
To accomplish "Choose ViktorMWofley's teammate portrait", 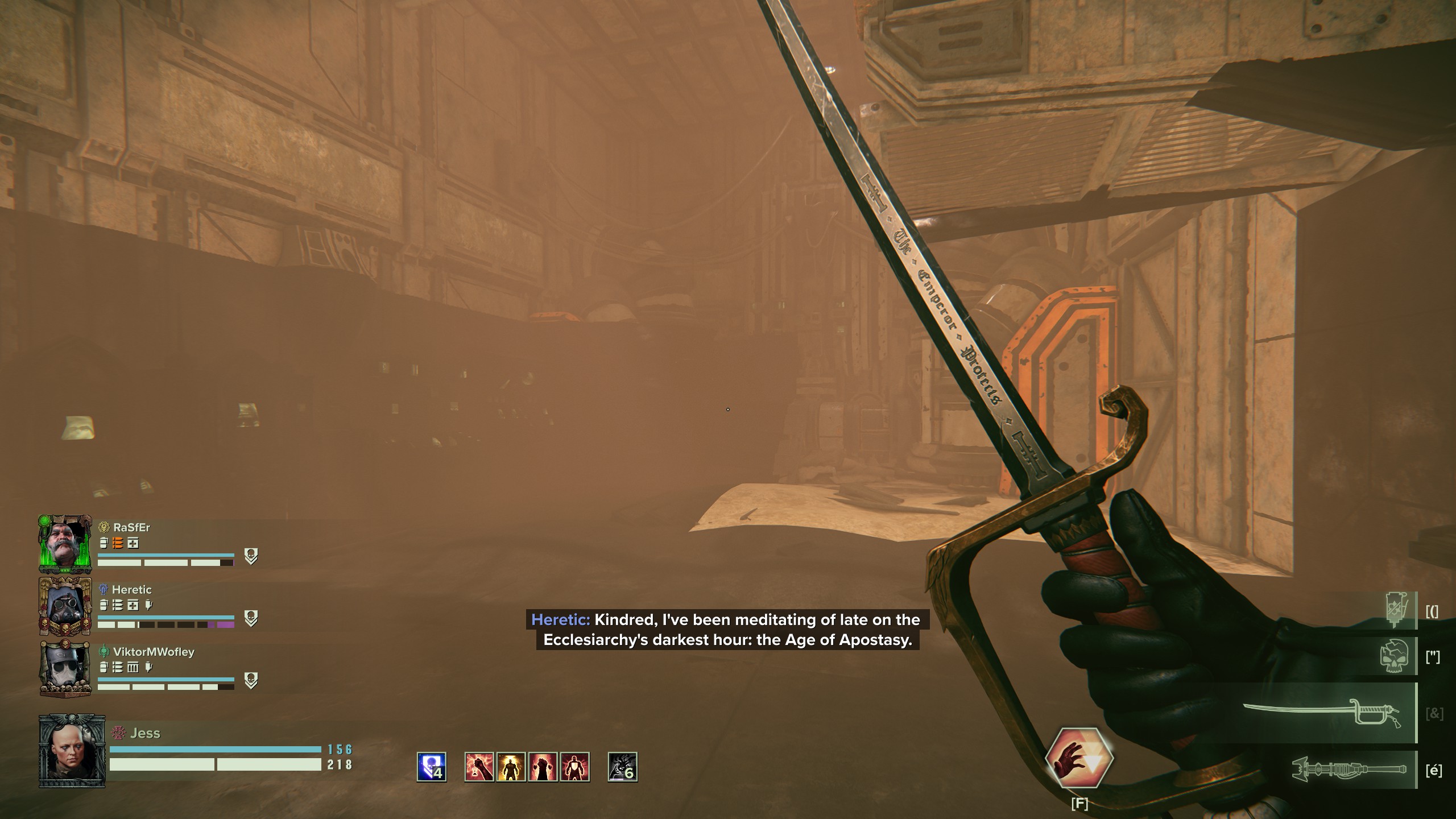I will [x=65, y=668].
